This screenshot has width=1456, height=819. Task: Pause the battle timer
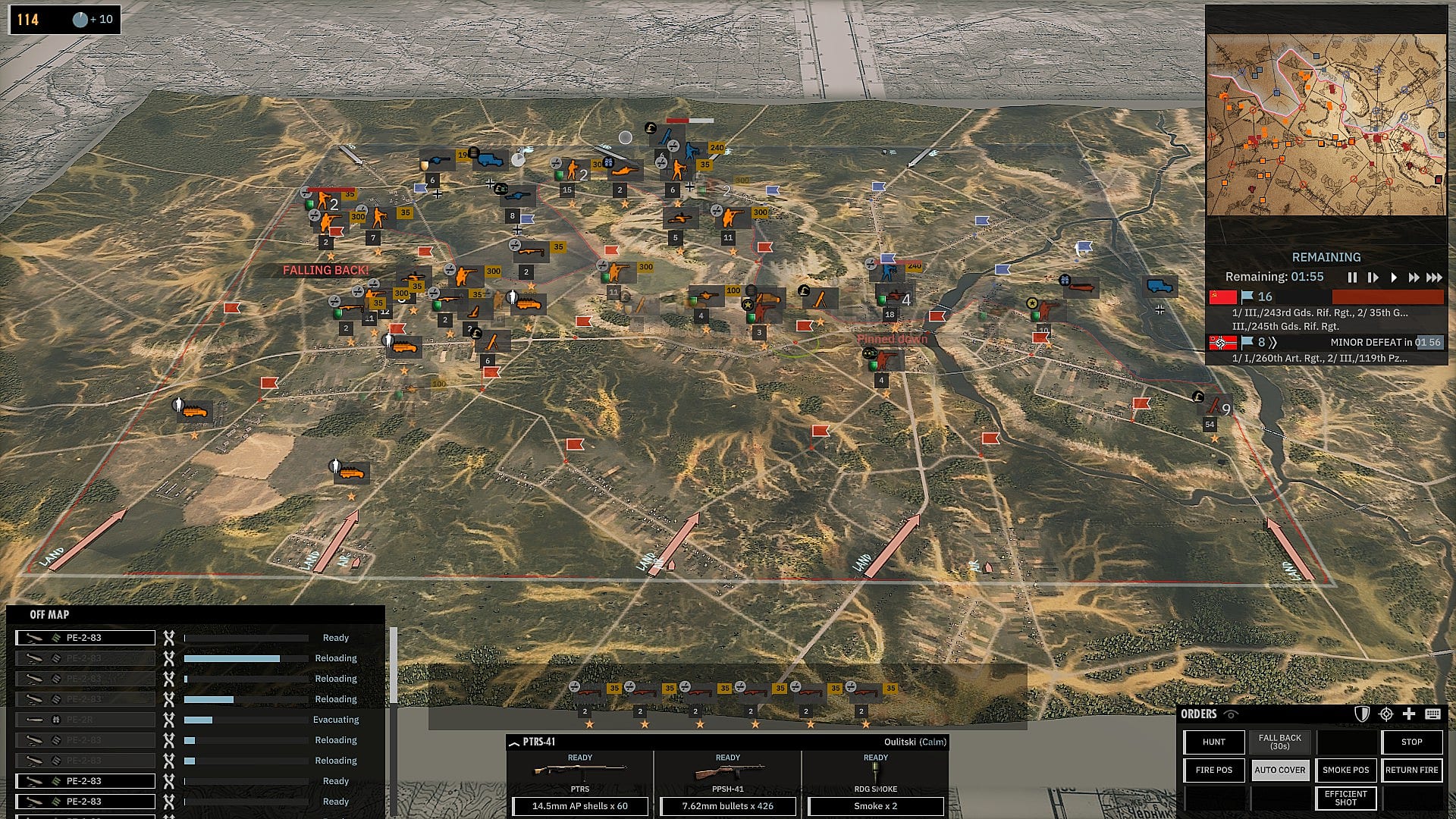1351,278
